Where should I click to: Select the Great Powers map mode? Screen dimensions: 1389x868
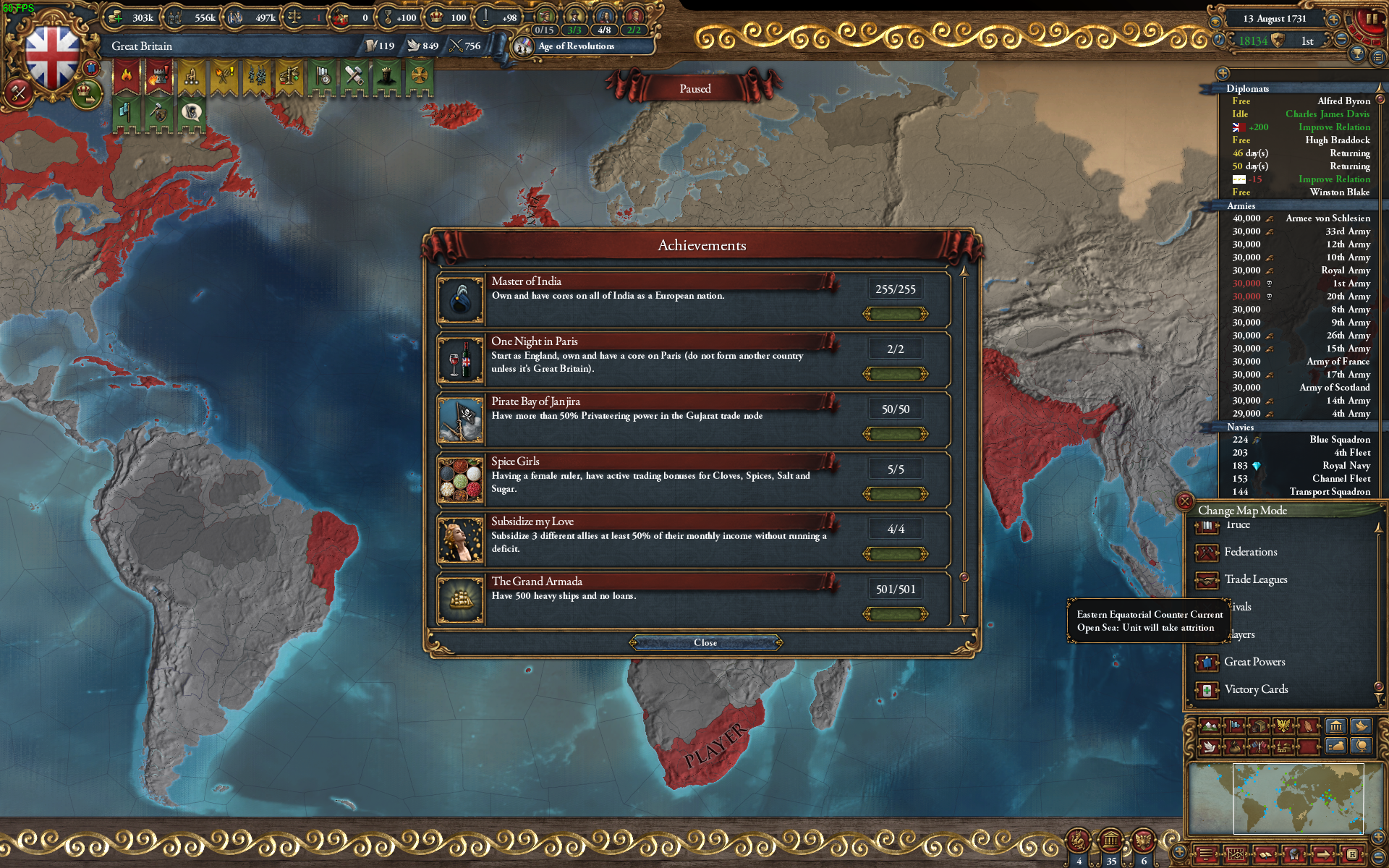1254,662
